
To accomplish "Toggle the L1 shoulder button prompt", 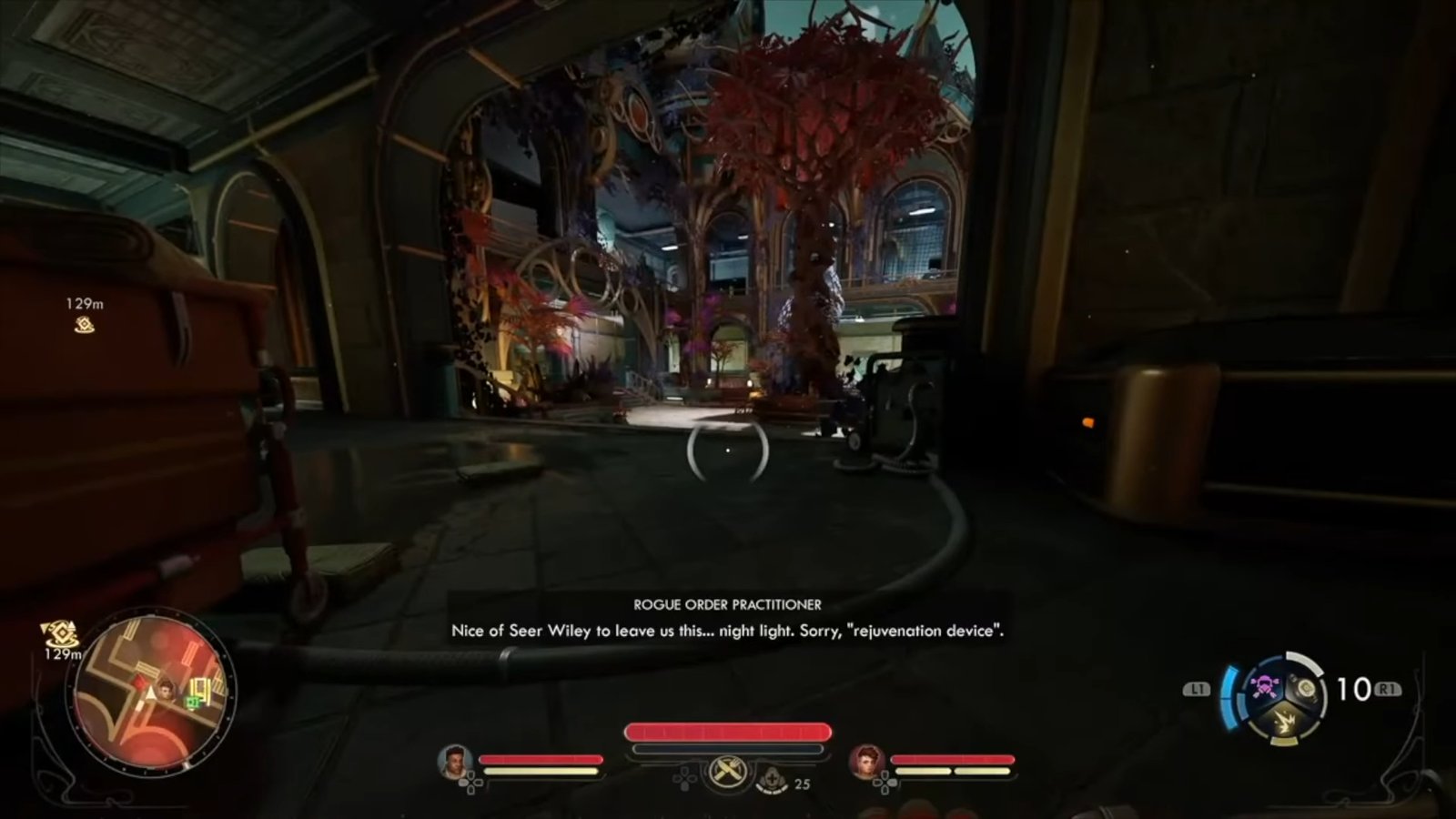I will 1199,690.
